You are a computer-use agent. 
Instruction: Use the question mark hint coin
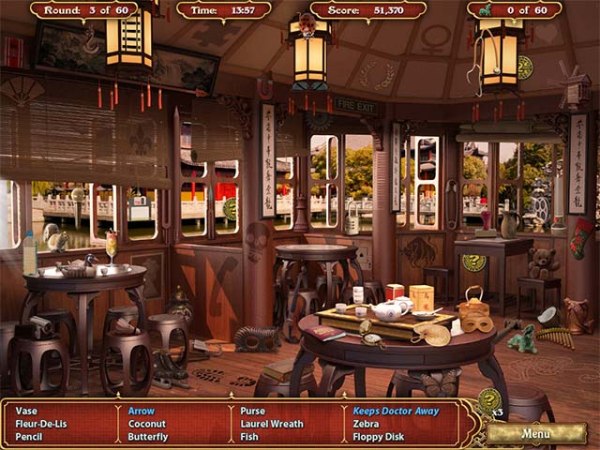[488, 404]
